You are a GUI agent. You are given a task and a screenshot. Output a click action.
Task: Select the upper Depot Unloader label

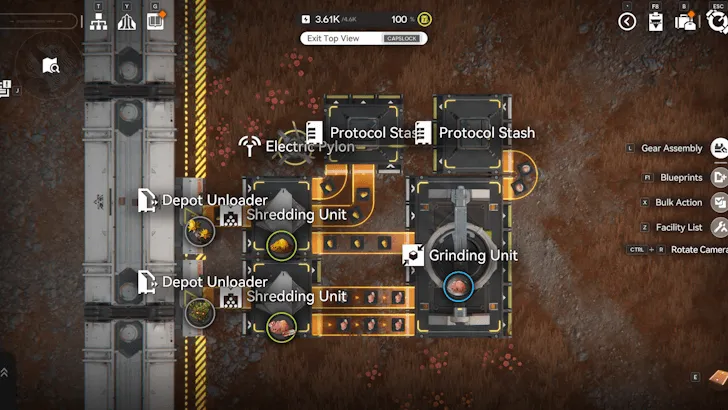[x=214, y=200]
